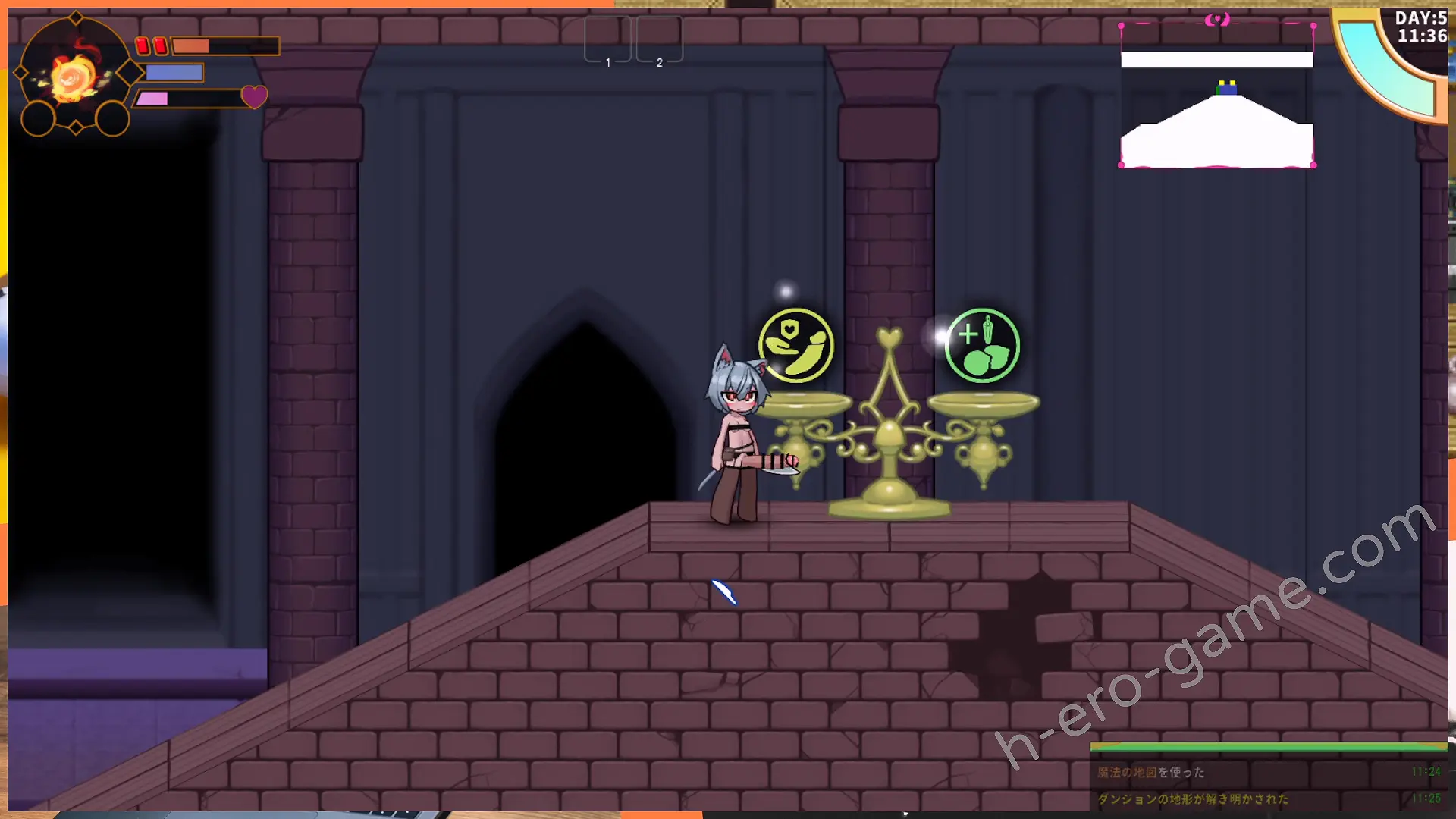Image resolution: width=1456 pixels, height=819 pixels.
Task: Choose the green plus-items offering icon
Action: tap(982, 346)
